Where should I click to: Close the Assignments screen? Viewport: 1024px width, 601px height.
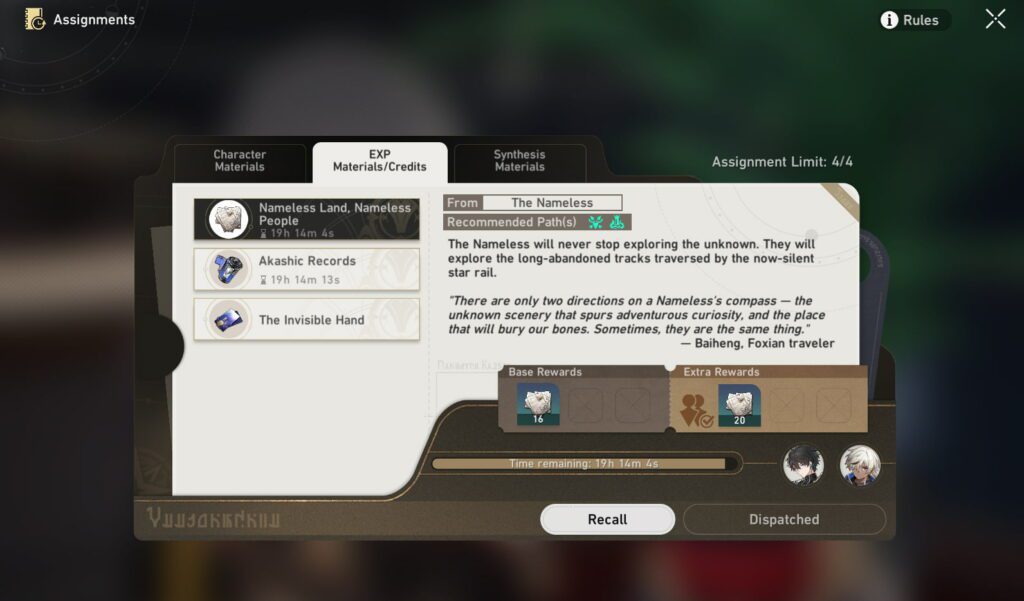995,19
